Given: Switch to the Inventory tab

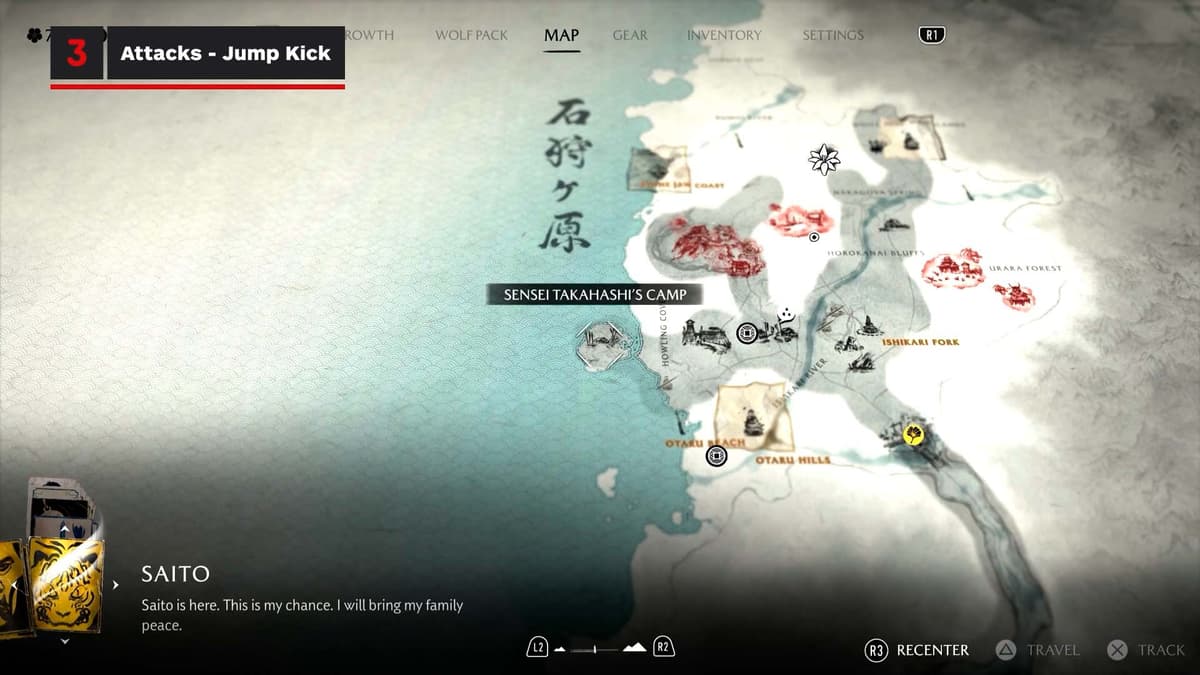Looking at the screenshot, I should point(724,35).
